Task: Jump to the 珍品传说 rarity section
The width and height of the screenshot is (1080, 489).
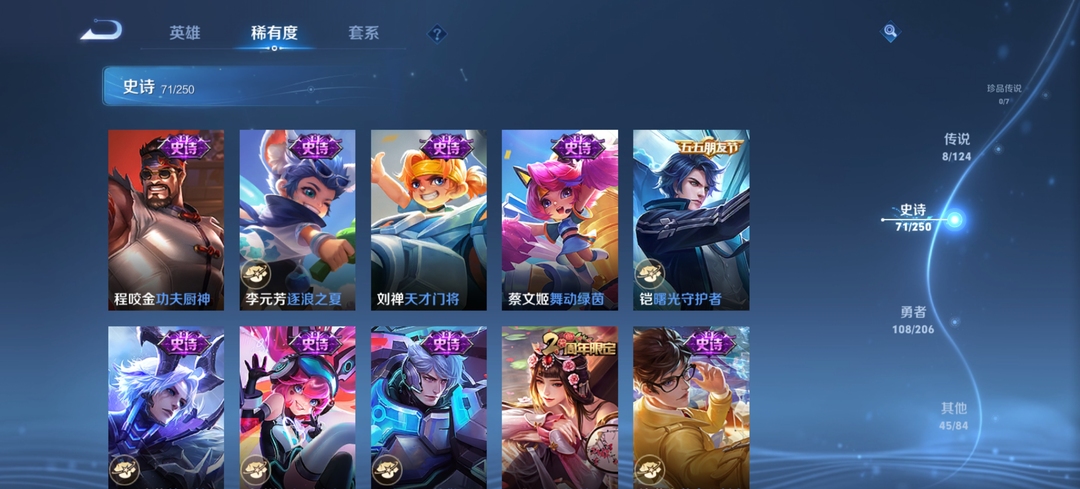Action: (x=1004, y=92)
